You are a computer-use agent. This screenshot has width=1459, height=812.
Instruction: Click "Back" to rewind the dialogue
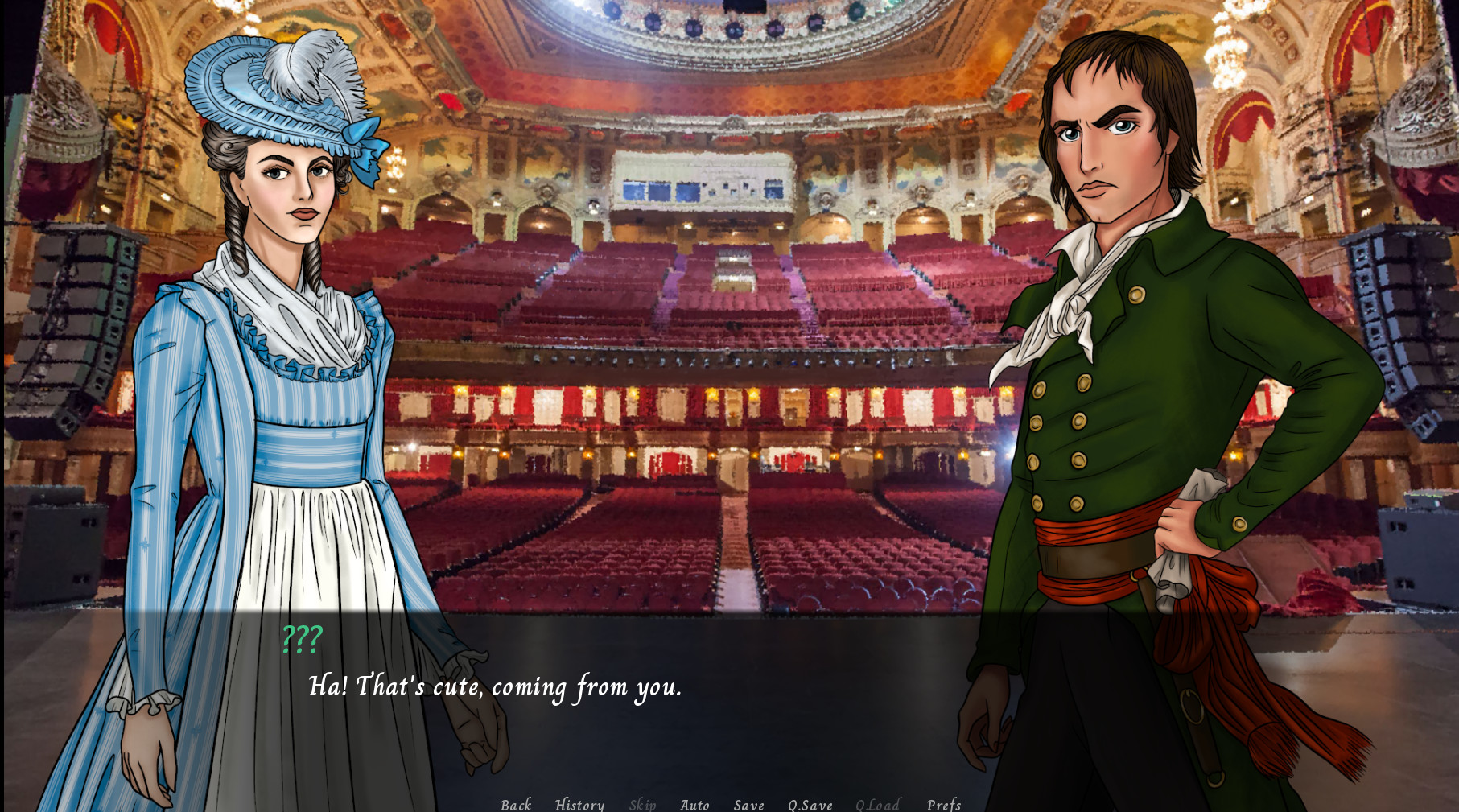click(516, 804)
